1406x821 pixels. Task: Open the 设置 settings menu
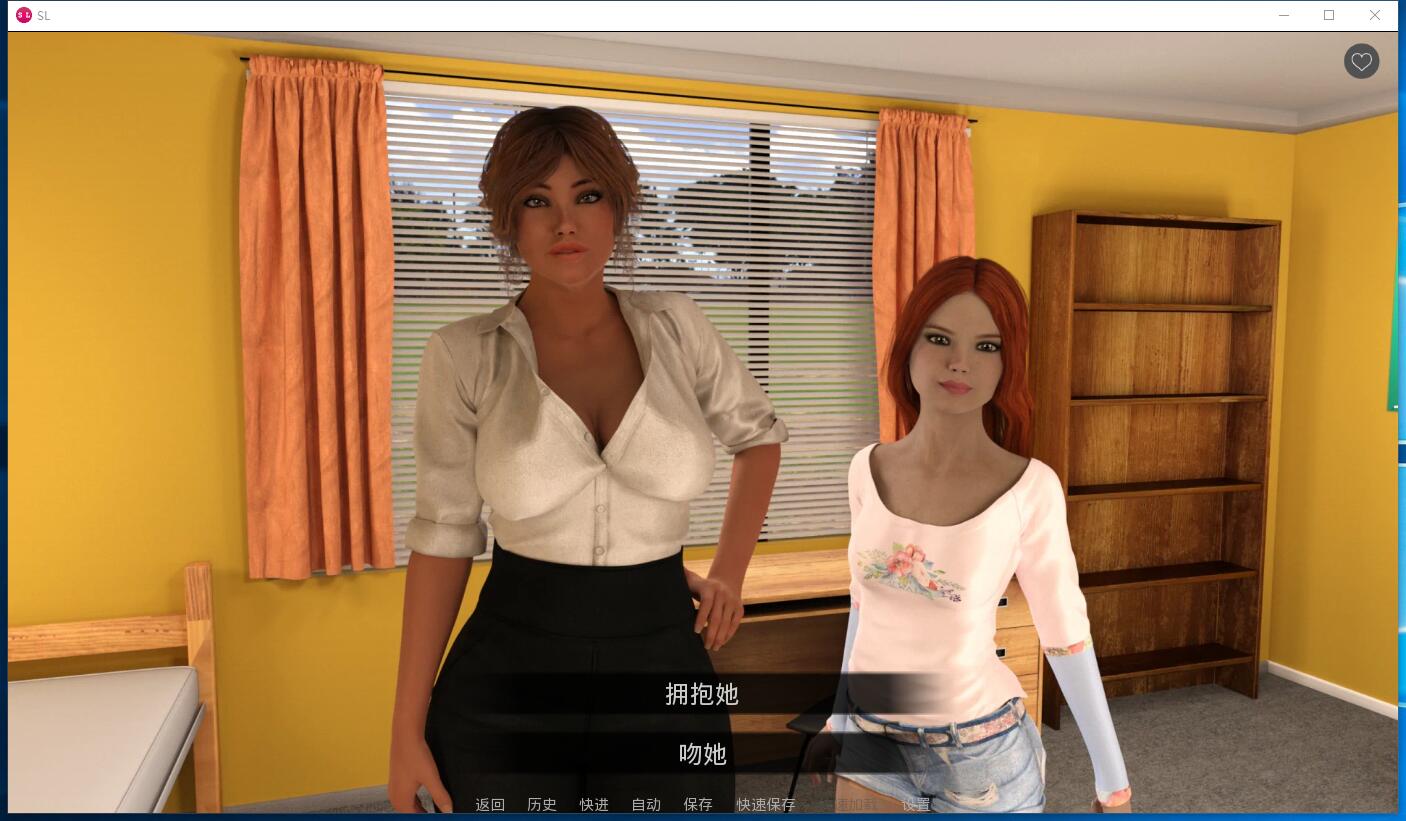click(x=916, y=804)
